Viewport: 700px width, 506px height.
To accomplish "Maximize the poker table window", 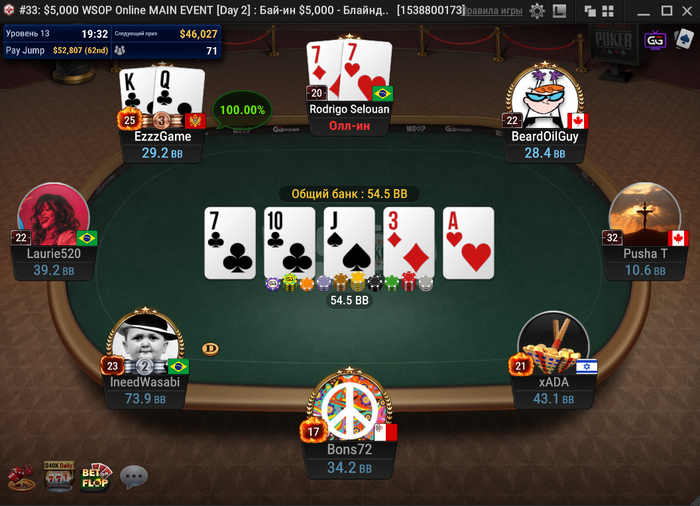I will [666, 11].
